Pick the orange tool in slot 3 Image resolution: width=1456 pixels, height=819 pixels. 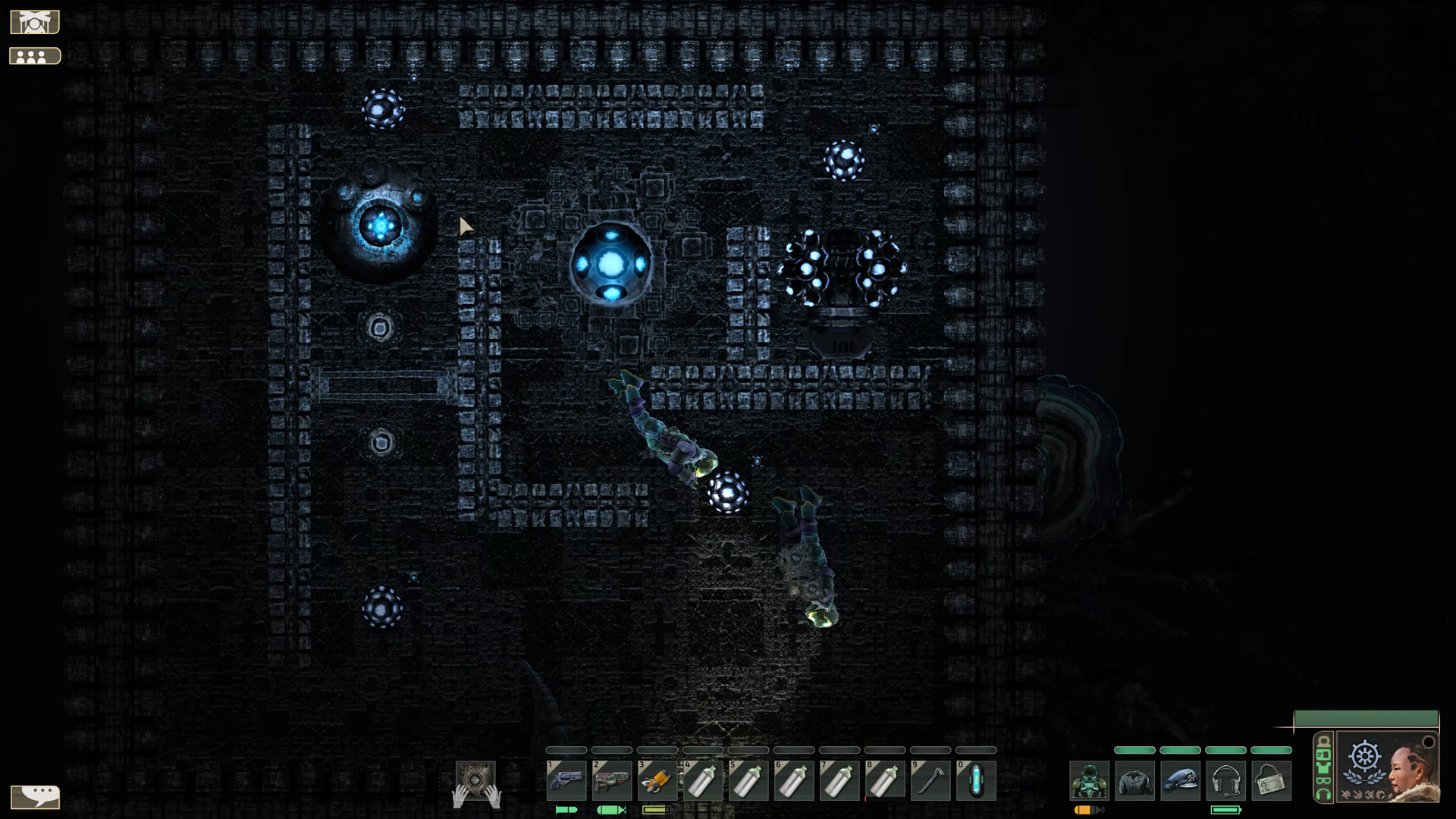tap(657, 780)
